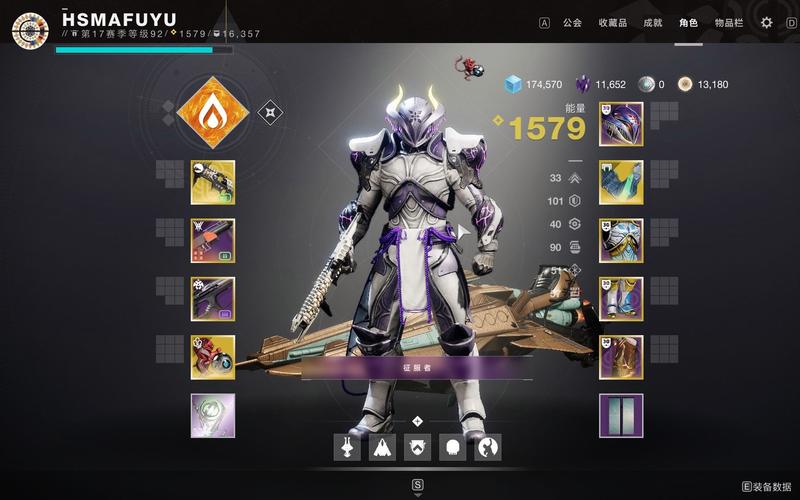The width and height of the screenshot is (800, 500).
Task: Select the purple helmet armor slot
Action: point(621,124)
